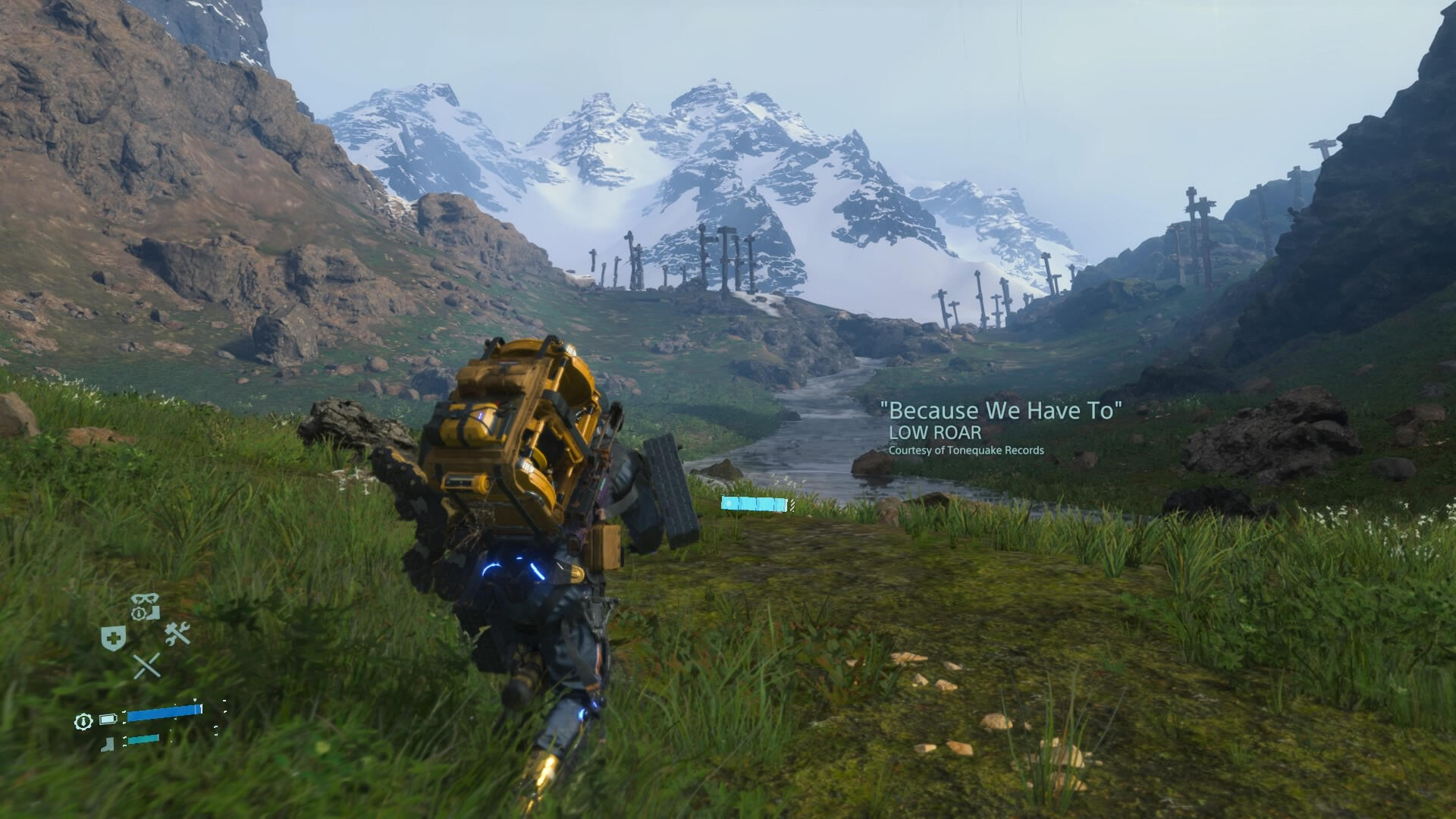Select the crossed-lines weapons slot
The height and width of the screenshot is (819, 1456).
[x=146, y=666]
